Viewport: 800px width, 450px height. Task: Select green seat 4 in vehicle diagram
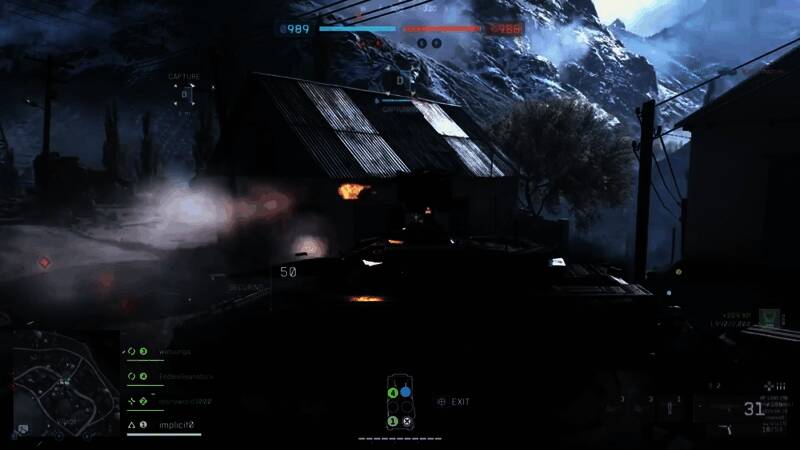pyautogui.click(x=393, y=392)
